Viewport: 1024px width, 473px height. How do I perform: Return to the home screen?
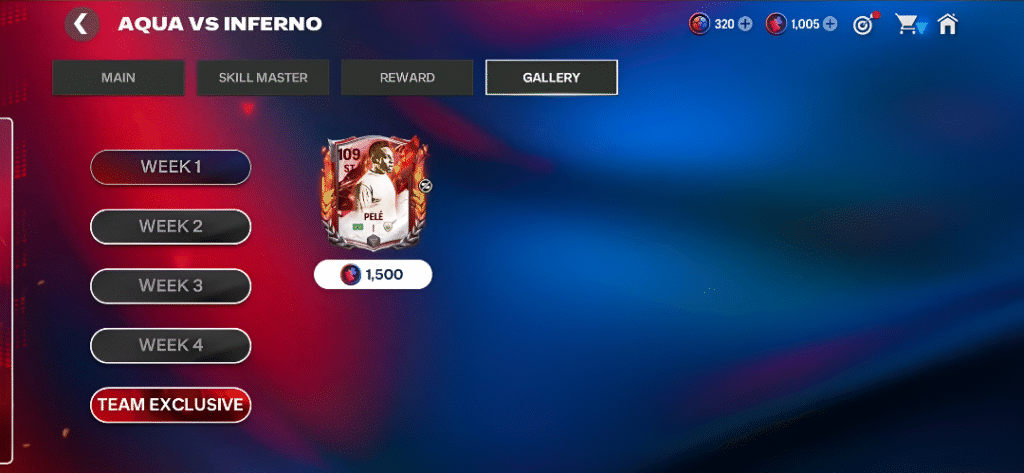click(x=947, y=24)
